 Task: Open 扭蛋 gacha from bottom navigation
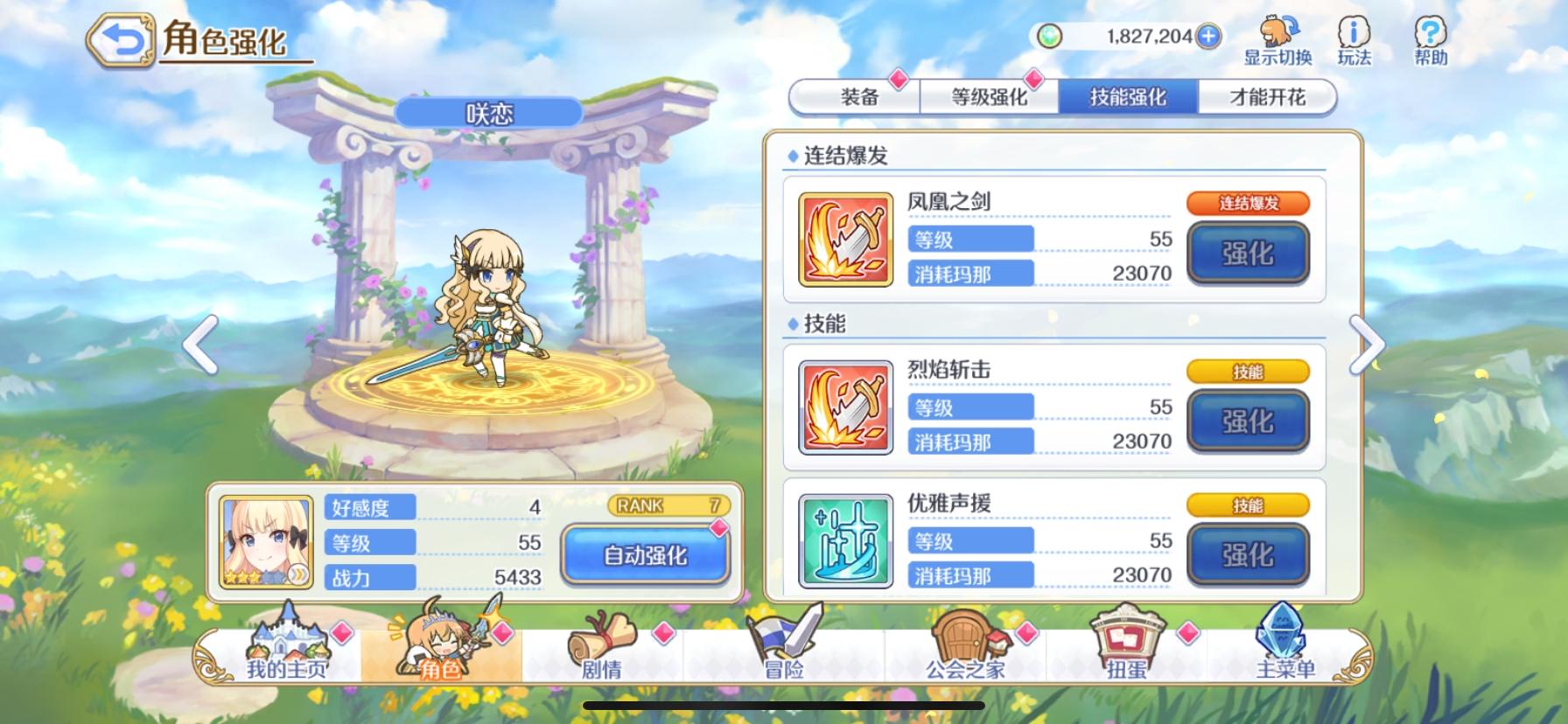click(x=1129, y=645)
